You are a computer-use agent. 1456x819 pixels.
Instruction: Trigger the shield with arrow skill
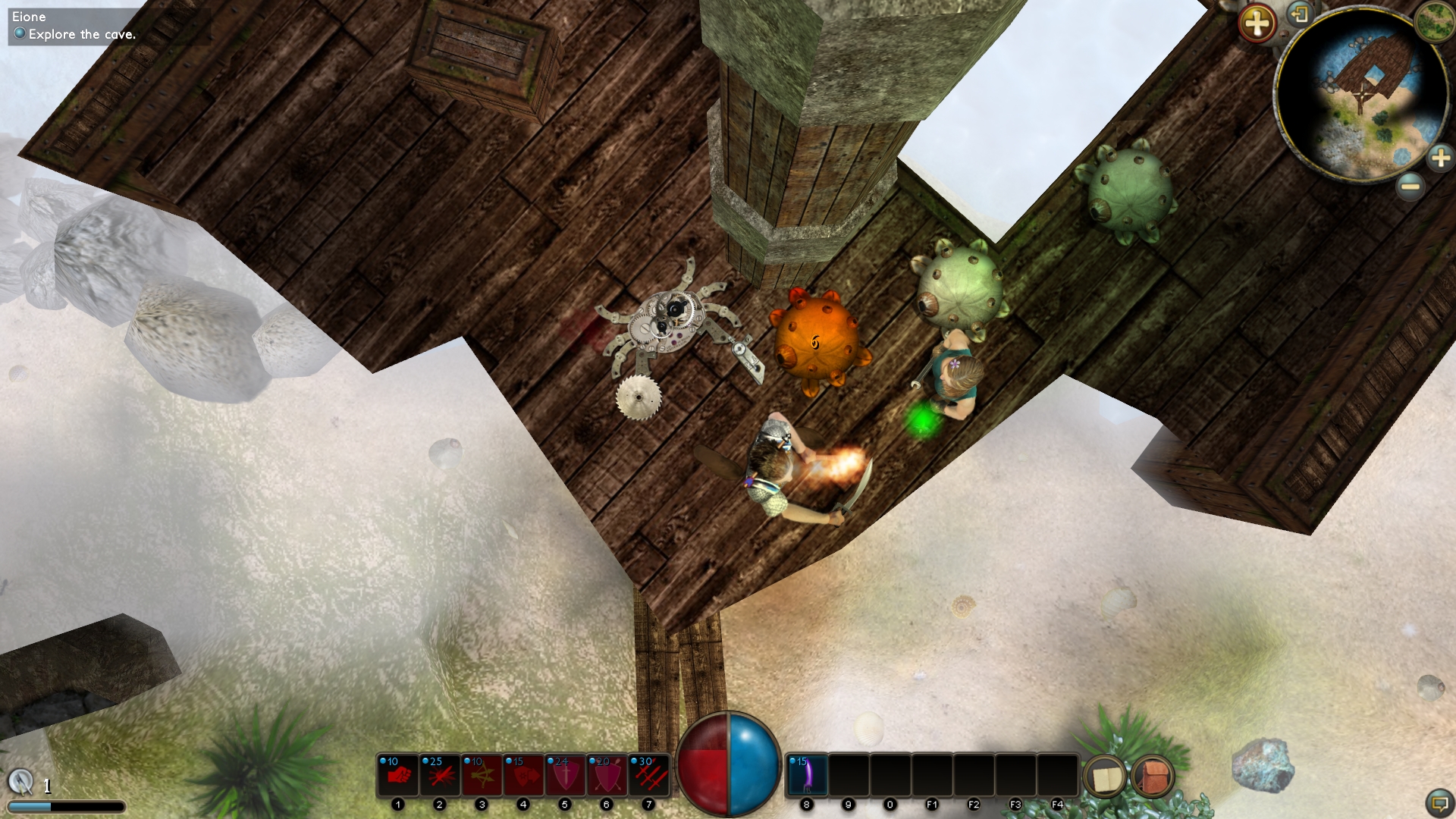(523, 775)
